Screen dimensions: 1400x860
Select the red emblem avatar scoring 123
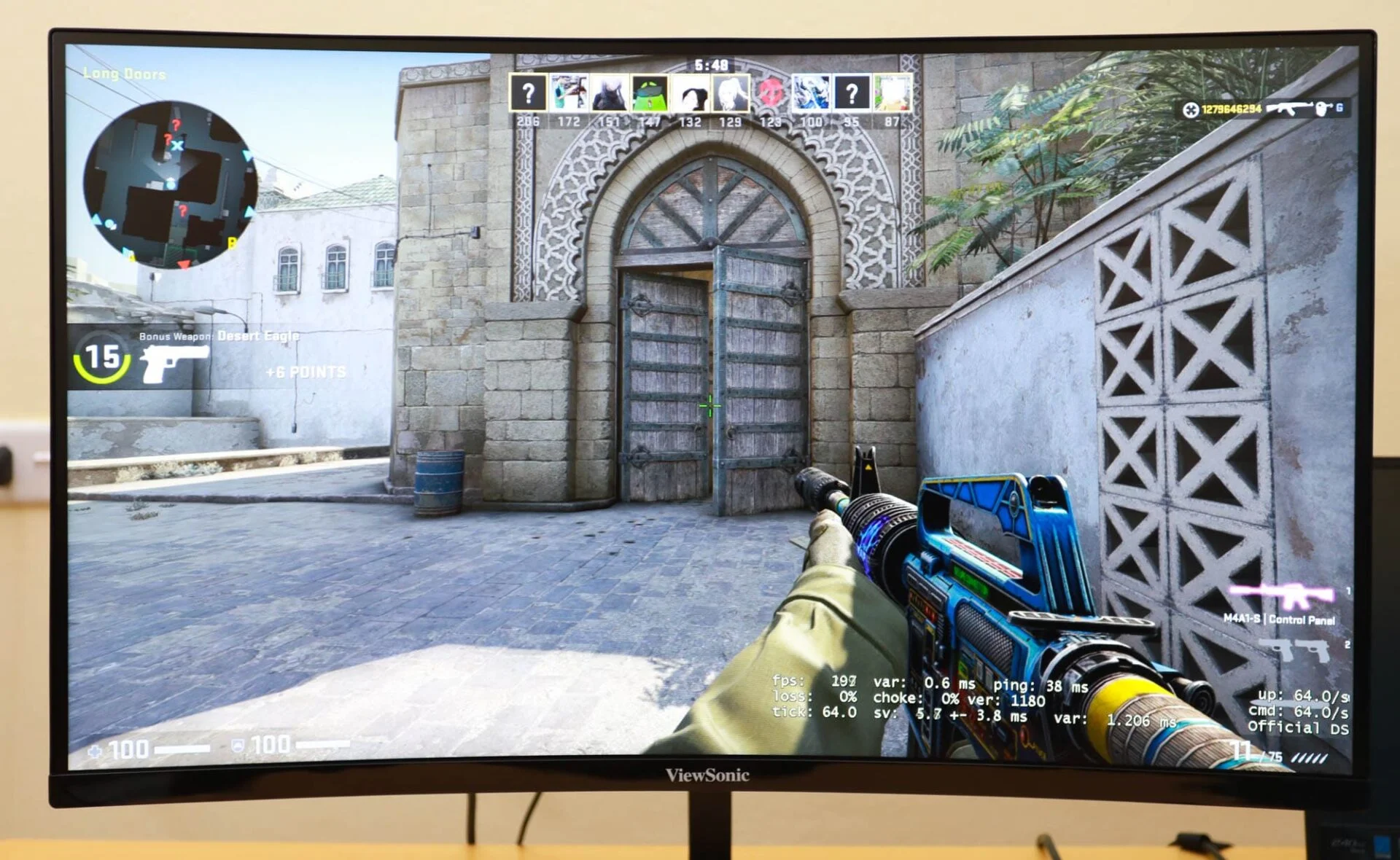point(771,93)
